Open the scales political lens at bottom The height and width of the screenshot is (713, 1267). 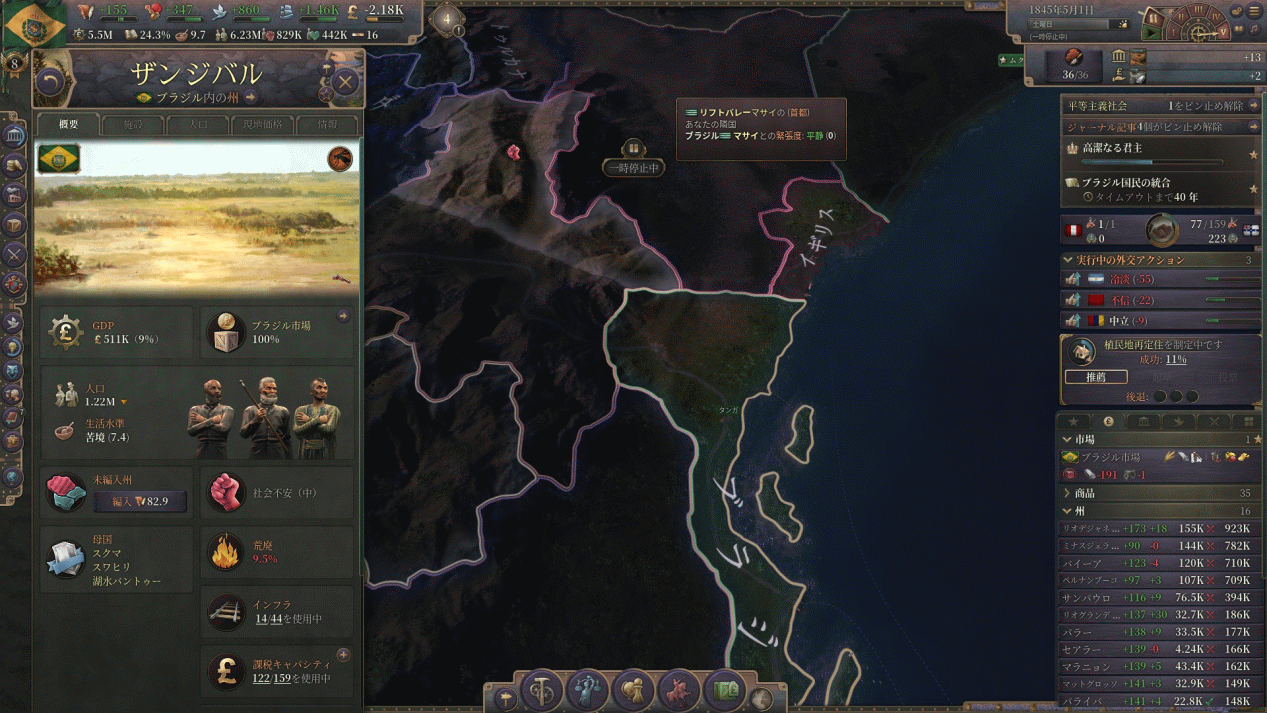tap(587, 690)
